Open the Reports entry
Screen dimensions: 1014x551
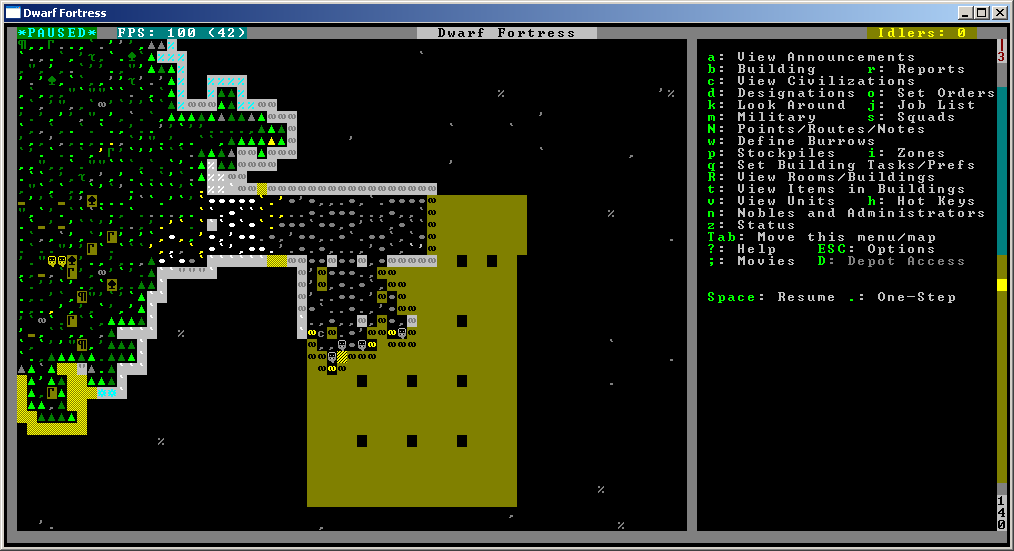(931, 69)
